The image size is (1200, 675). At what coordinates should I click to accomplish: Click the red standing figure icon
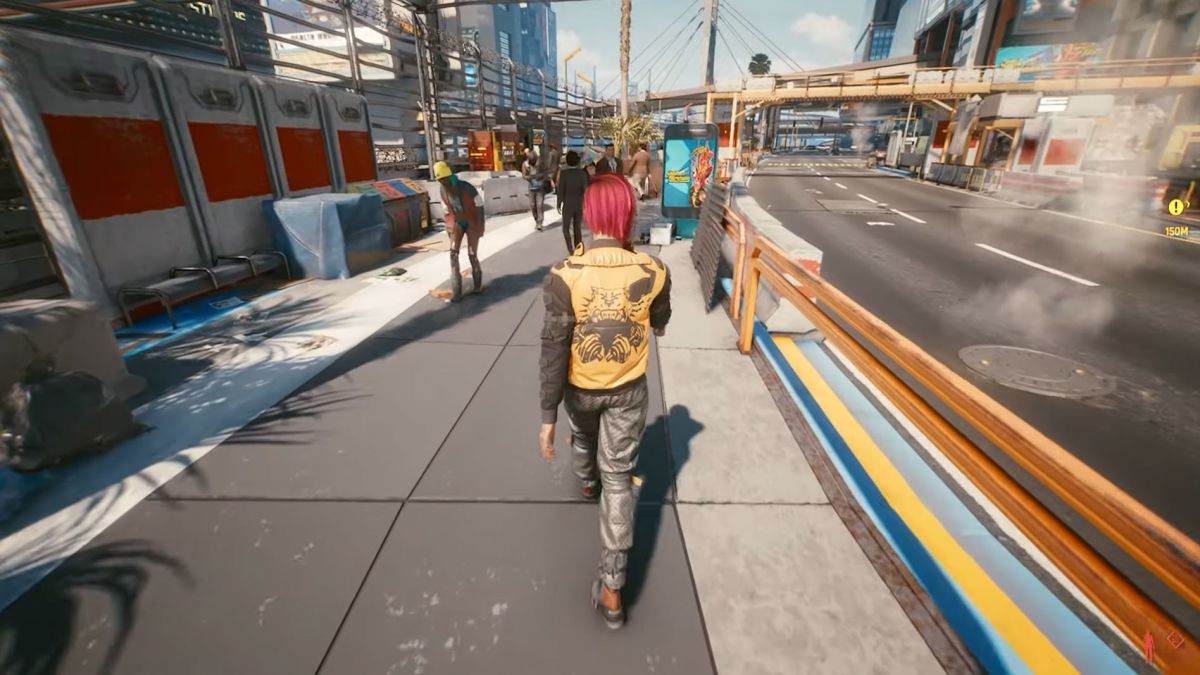pyautogui.click(x=1148, y=646)
